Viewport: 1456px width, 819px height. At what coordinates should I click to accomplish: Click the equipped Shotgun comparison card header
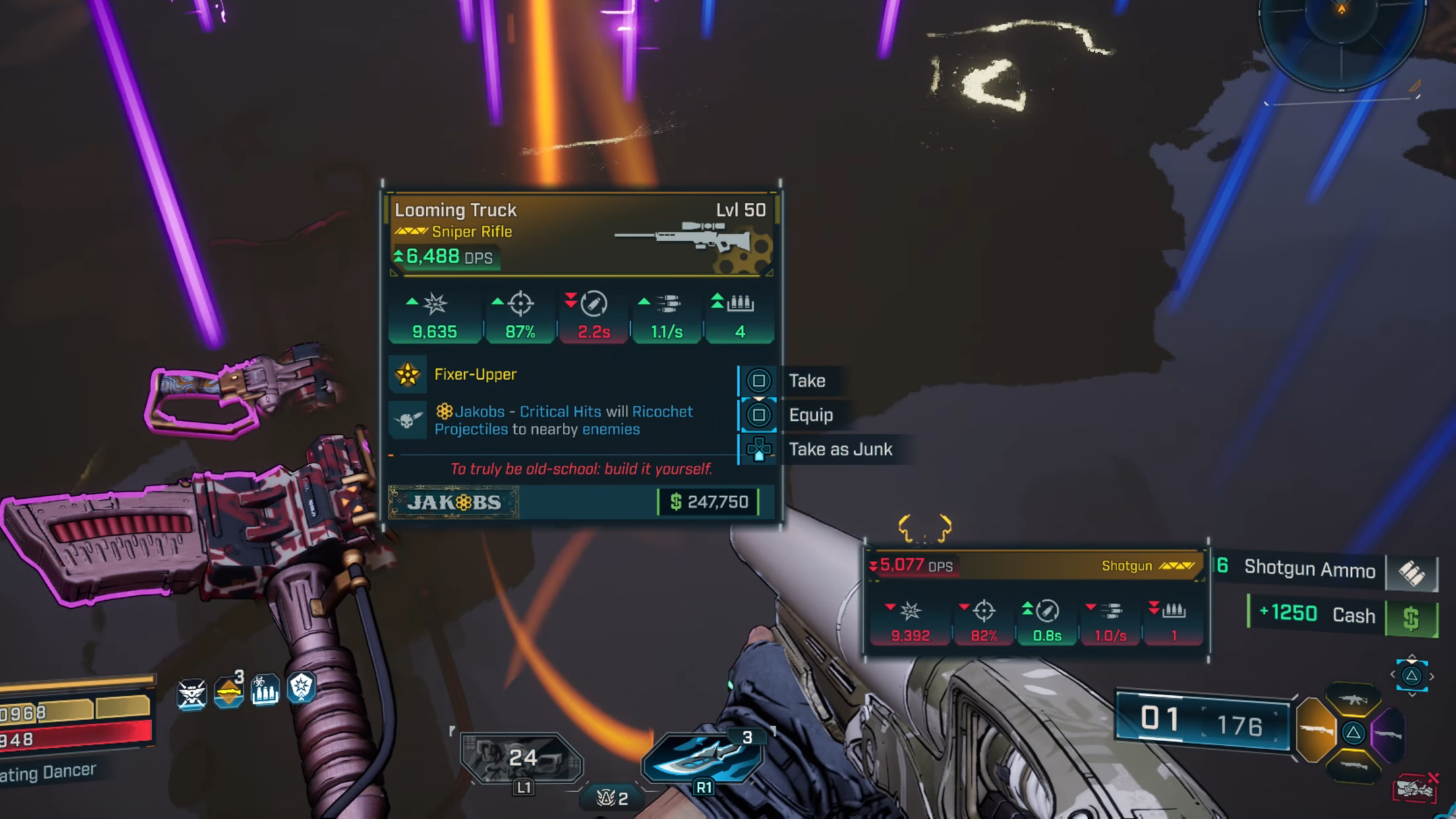pos(1034,566)
